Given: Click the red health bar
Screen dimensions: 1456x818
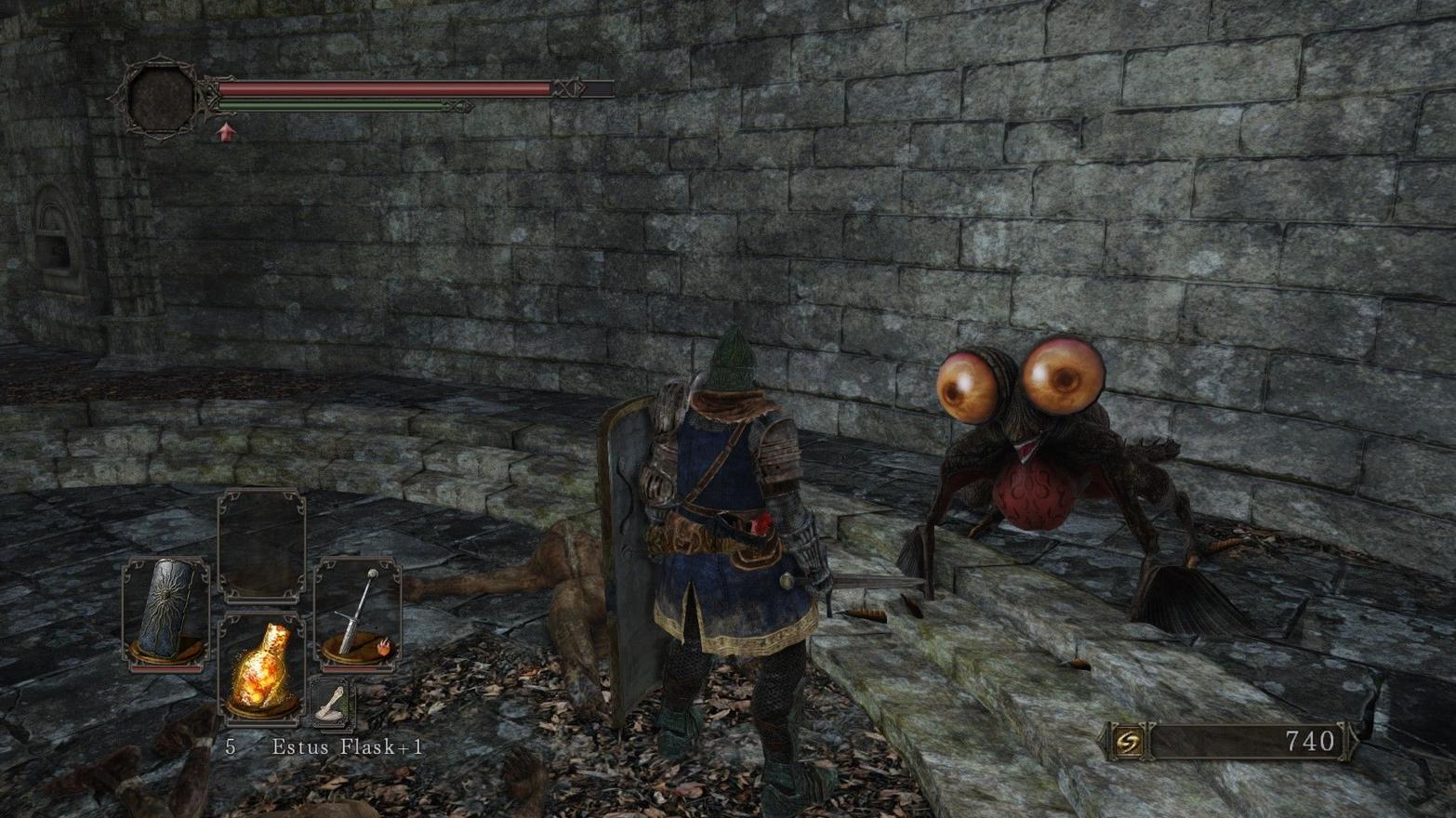Looking at the screenshot, I should coord(390,89).
